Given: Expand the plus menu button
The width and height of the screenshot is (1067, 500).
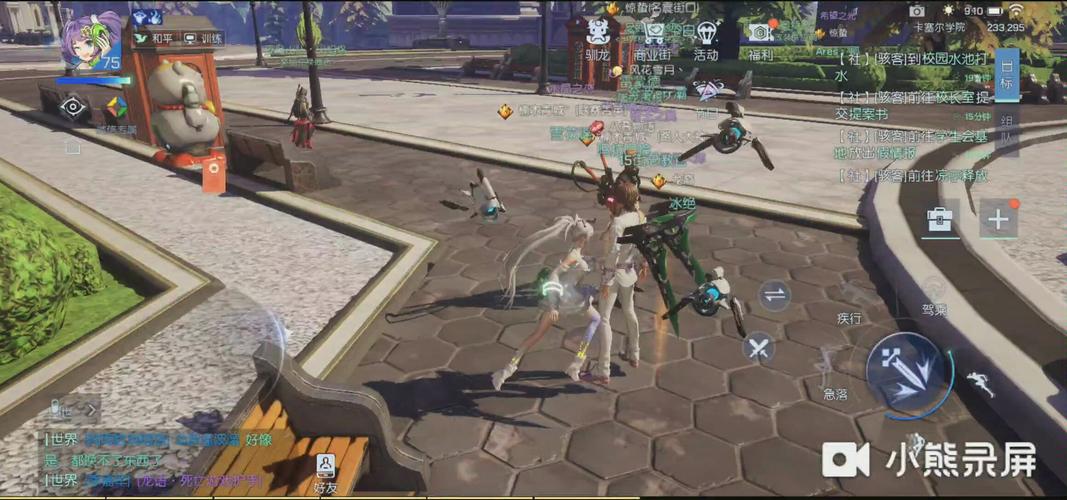Looking at the screenshot, I should pos(998,219).
